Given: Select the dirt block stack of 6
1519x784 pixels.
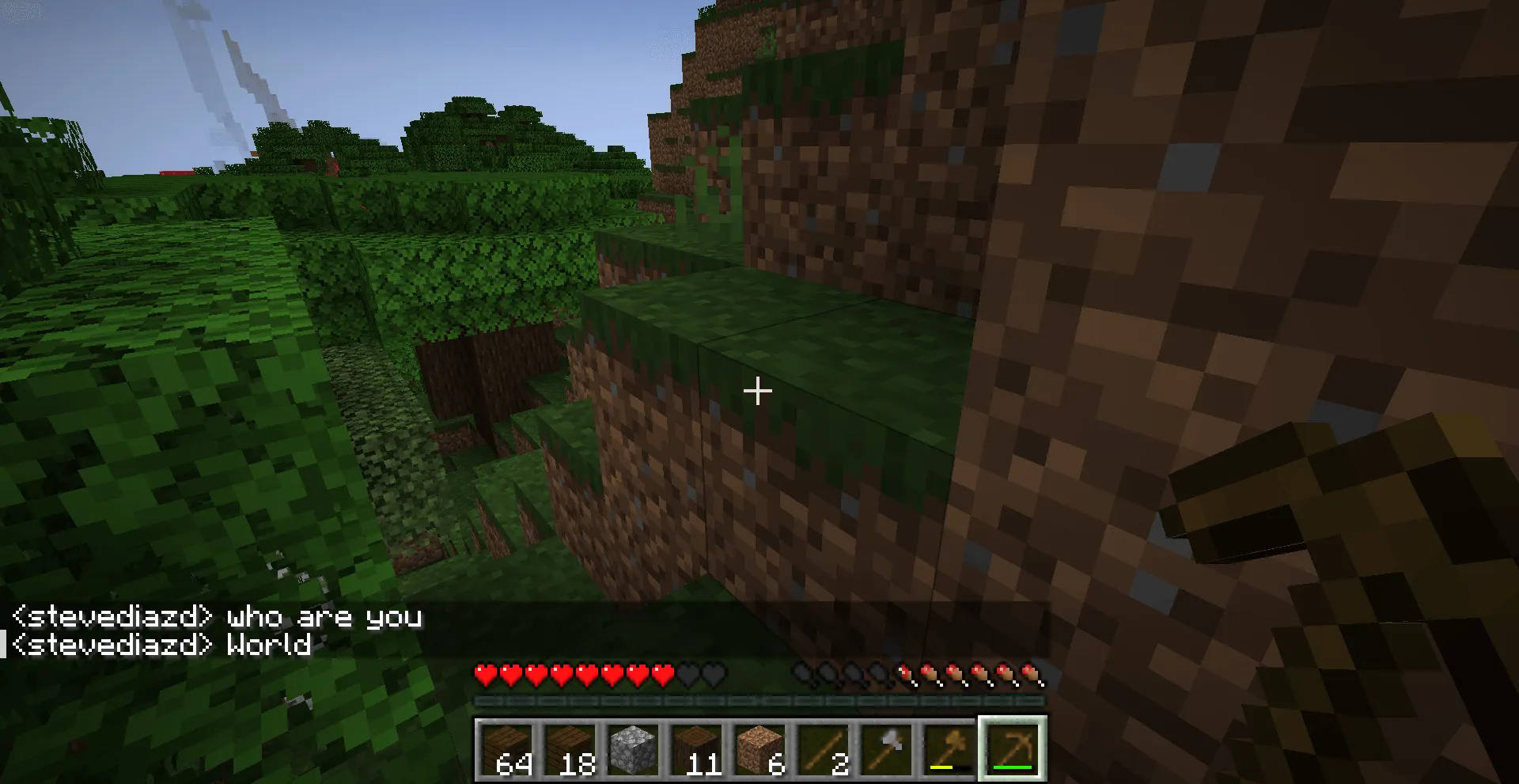Looking at the screenshot, I should pyautogui.click(x=760, y=748).
